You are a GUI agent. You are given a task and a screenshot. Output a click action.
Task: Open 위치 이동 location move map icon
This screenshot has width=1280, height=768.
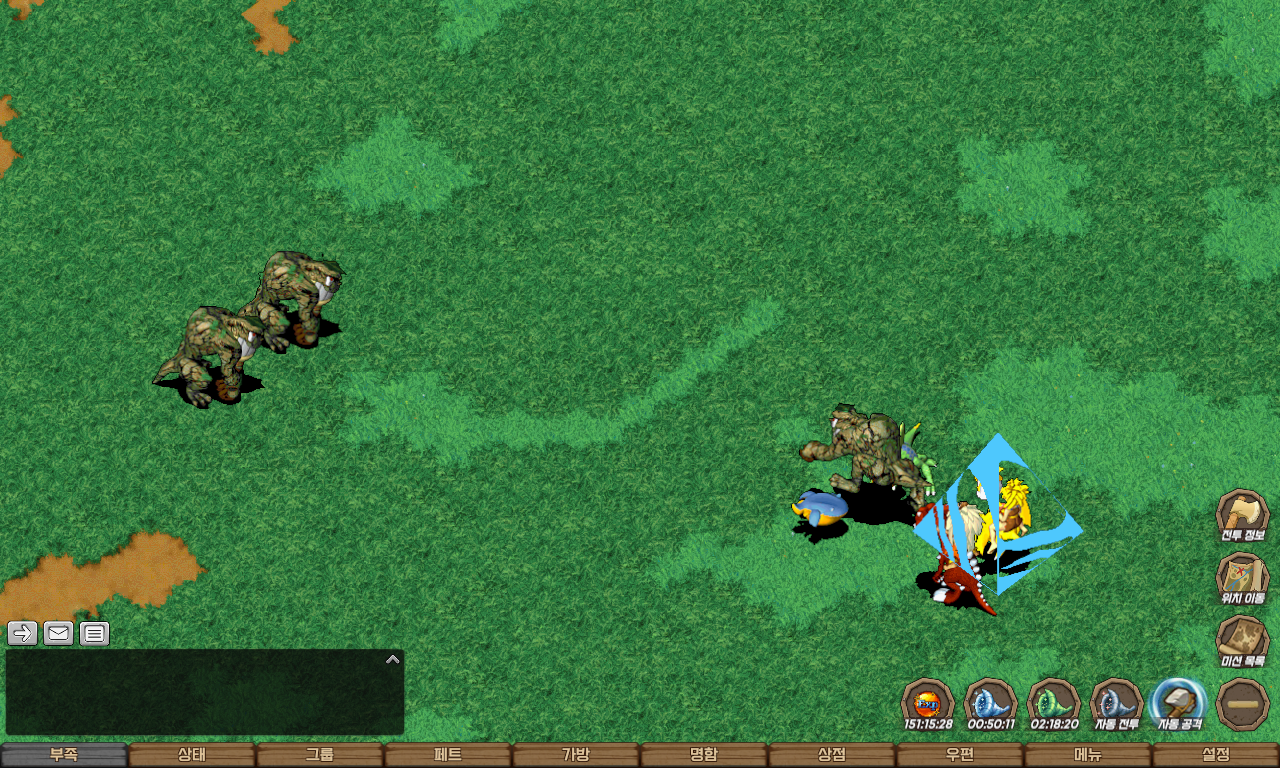[1242, 579]
